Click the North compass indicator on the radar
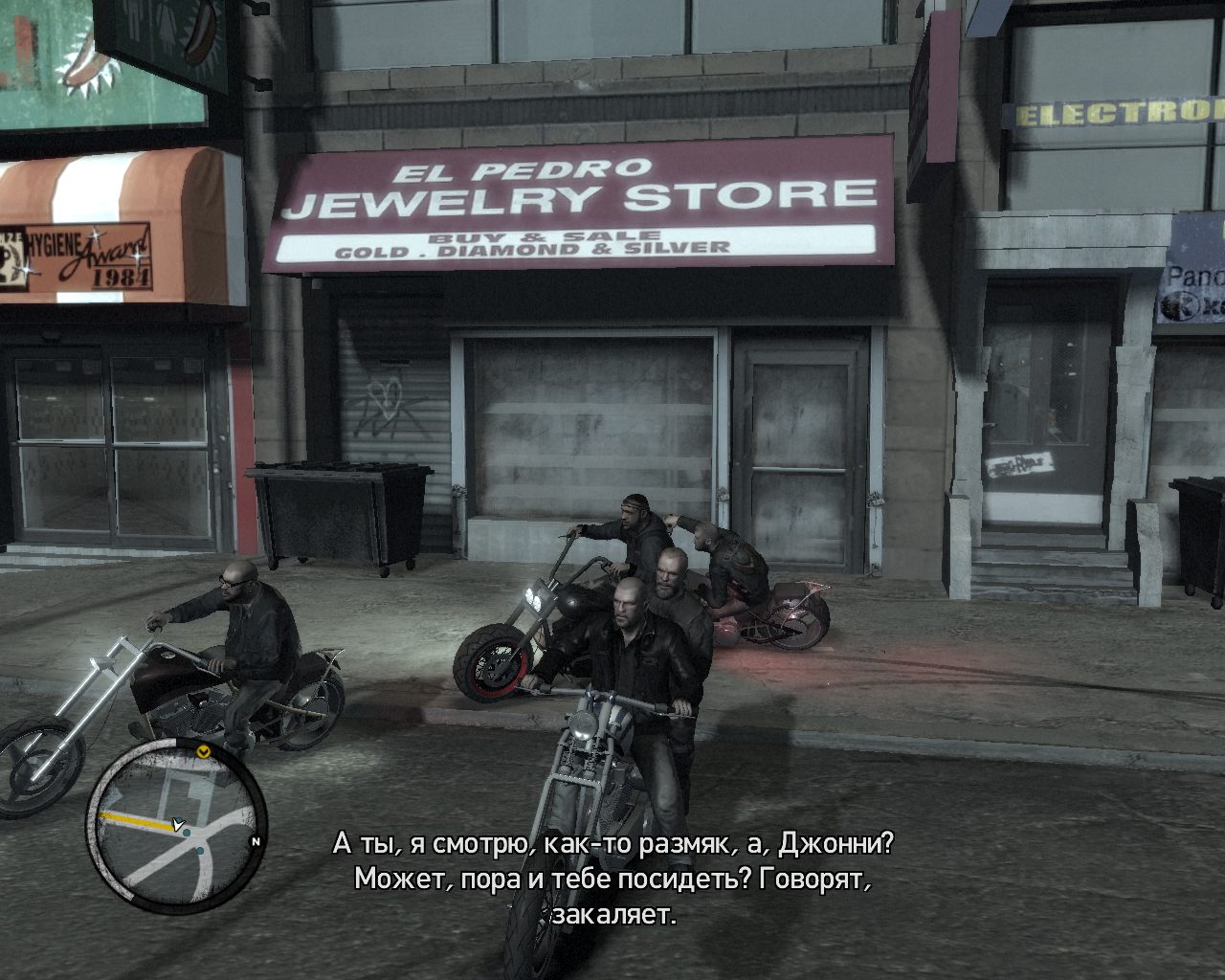 [255, 842]
